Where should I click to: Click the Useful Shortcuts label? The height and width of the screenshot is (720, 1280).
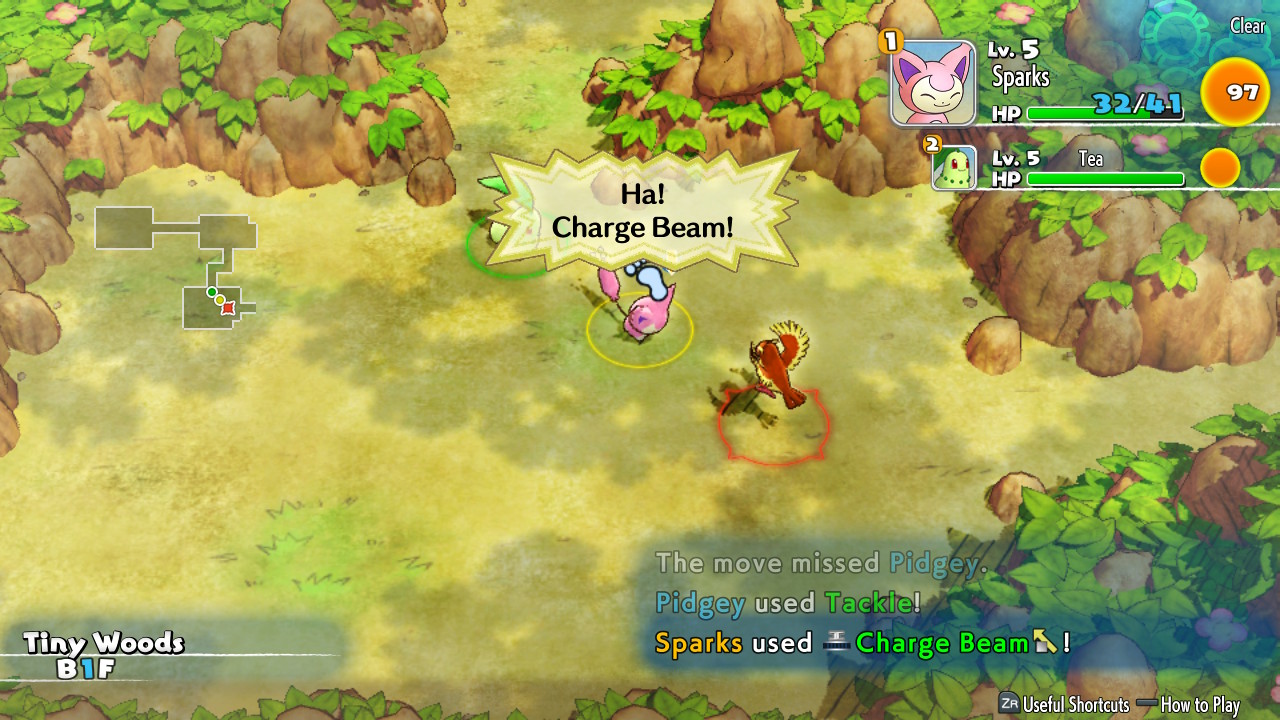click(x=1075, y=705)
